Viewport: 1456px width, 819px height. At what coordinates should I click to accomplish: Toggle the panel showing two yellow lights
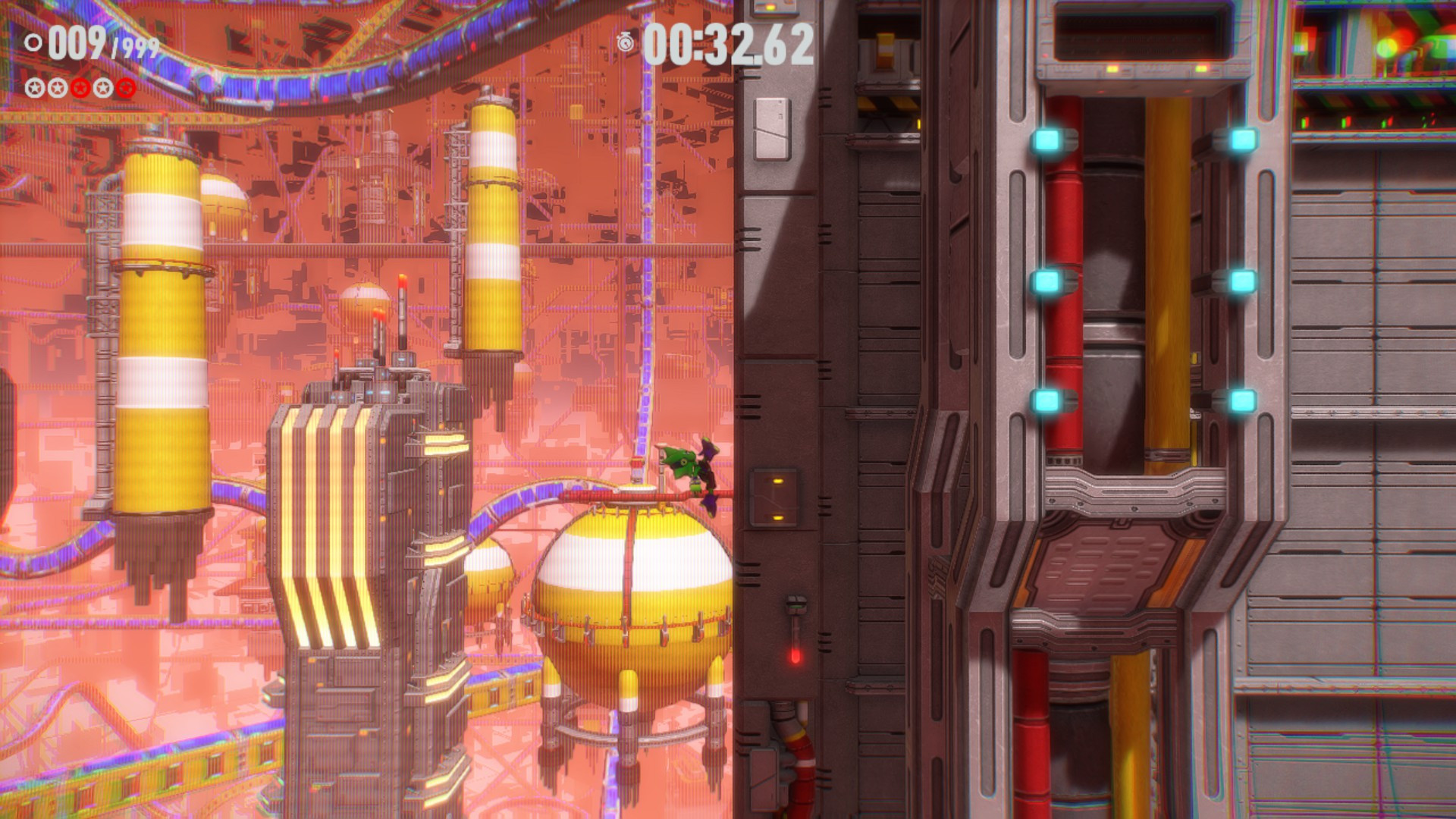coord(775,498)
